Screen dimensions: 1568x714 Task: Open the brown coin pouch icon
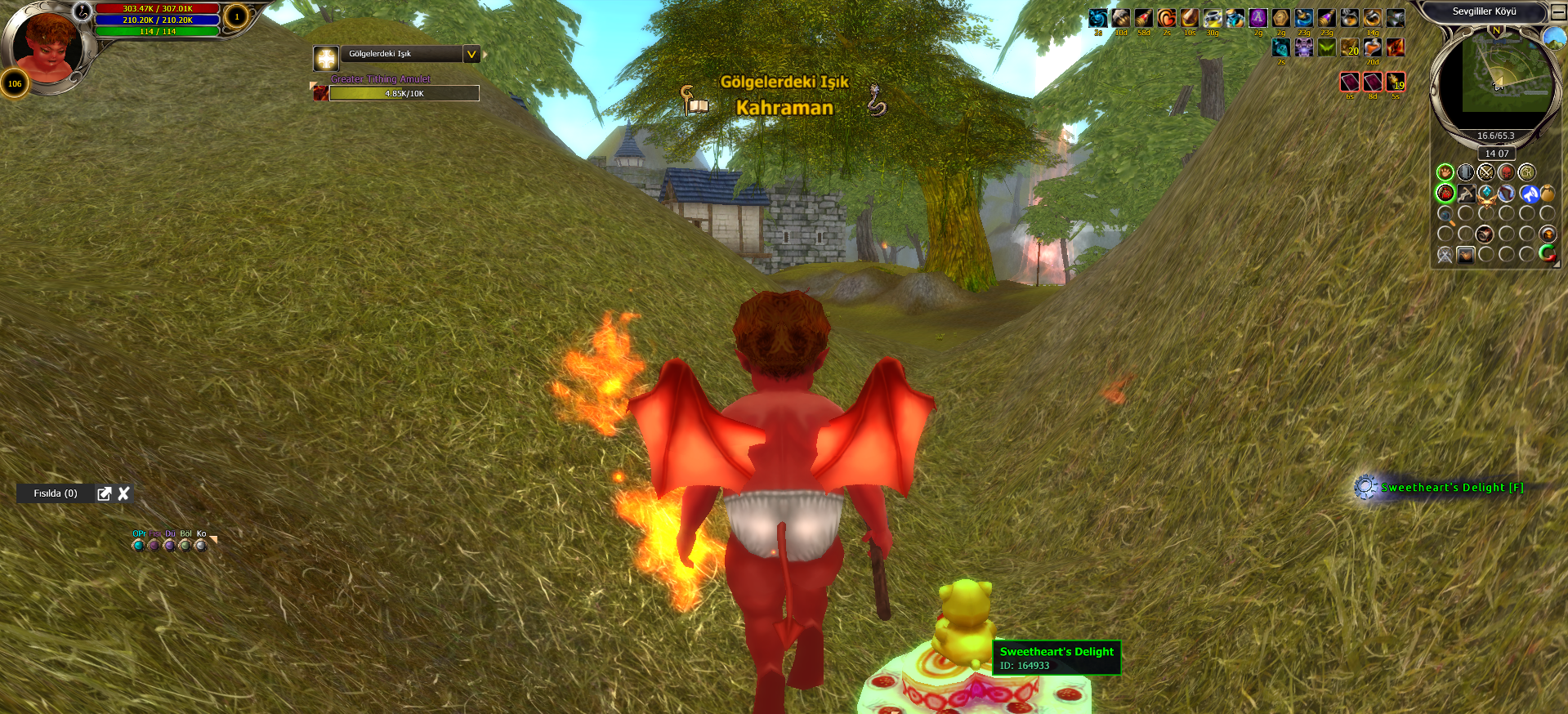(x=1547, y=194)
